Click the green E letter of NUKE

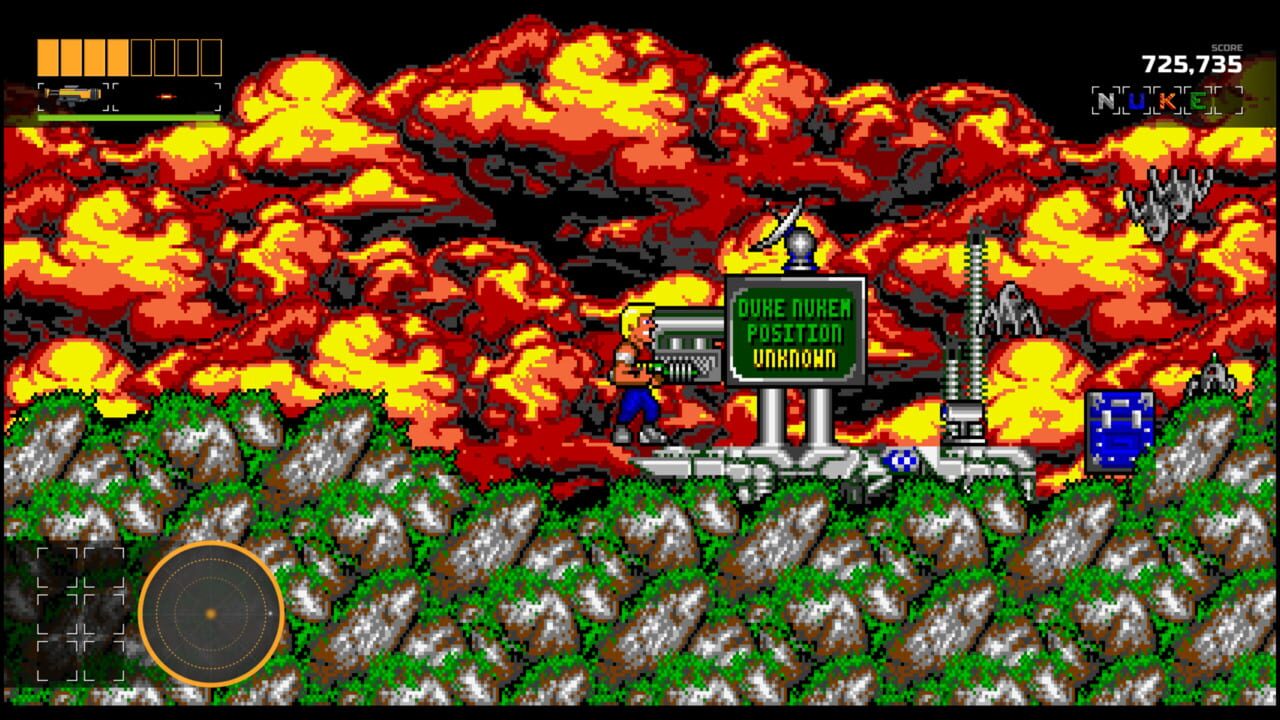pos(1197,100)
